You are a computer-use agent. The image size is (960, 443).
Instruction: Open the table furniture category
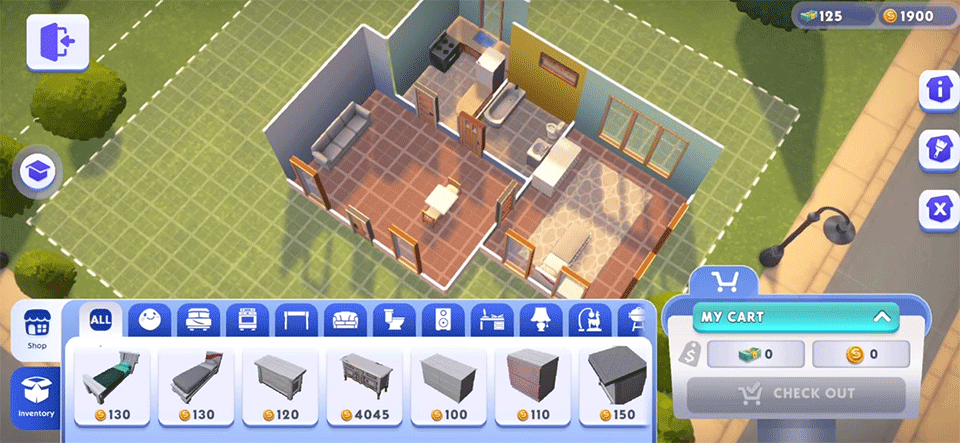click(x=295, y=320)
